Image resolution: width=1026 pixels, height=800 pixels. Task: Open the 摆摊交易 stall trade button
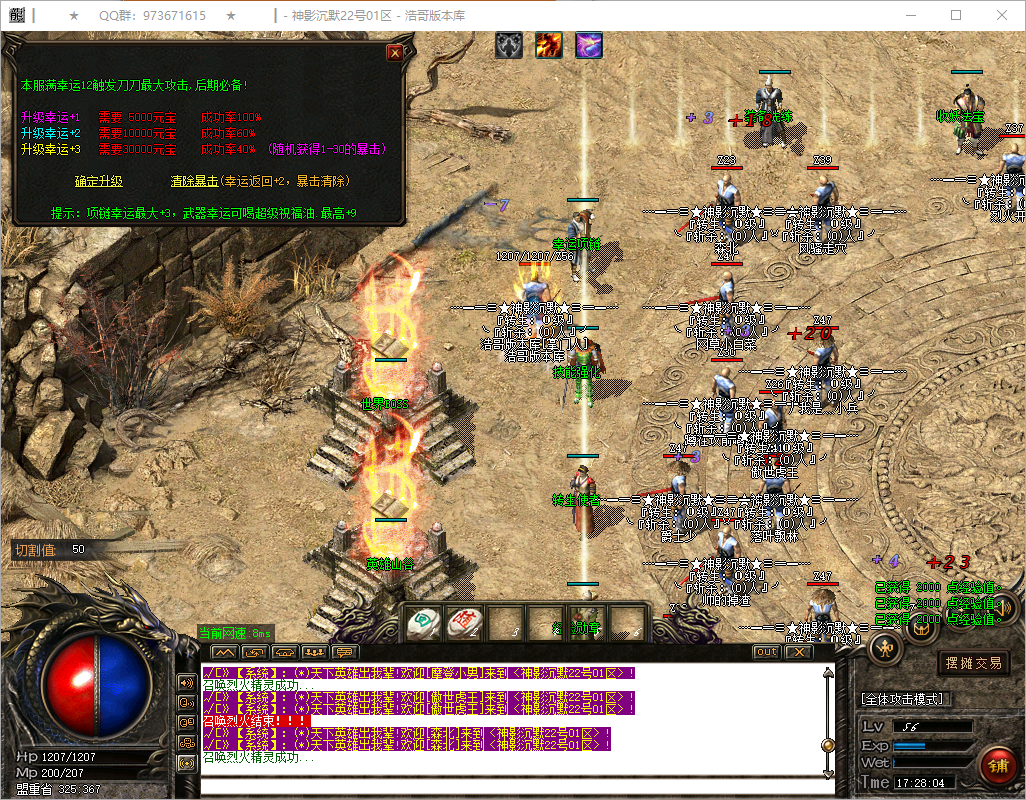[973, 662]
